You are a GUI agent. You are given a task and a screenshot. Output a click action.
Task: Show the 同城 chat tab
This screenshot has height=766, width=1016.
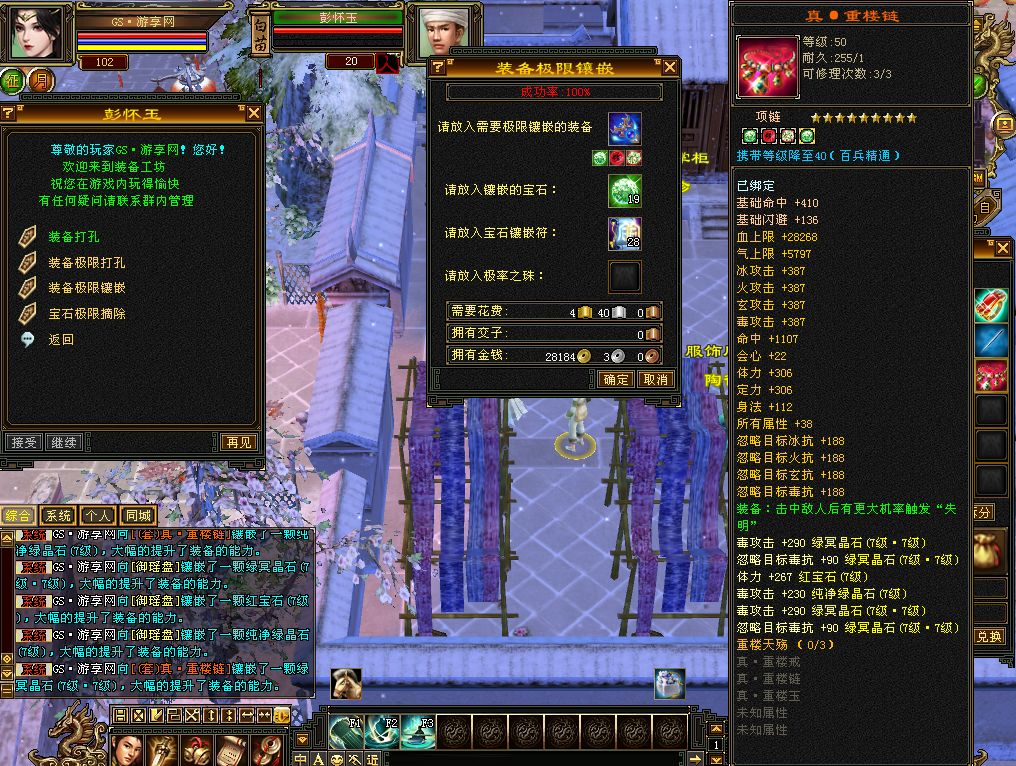point(138,516)
